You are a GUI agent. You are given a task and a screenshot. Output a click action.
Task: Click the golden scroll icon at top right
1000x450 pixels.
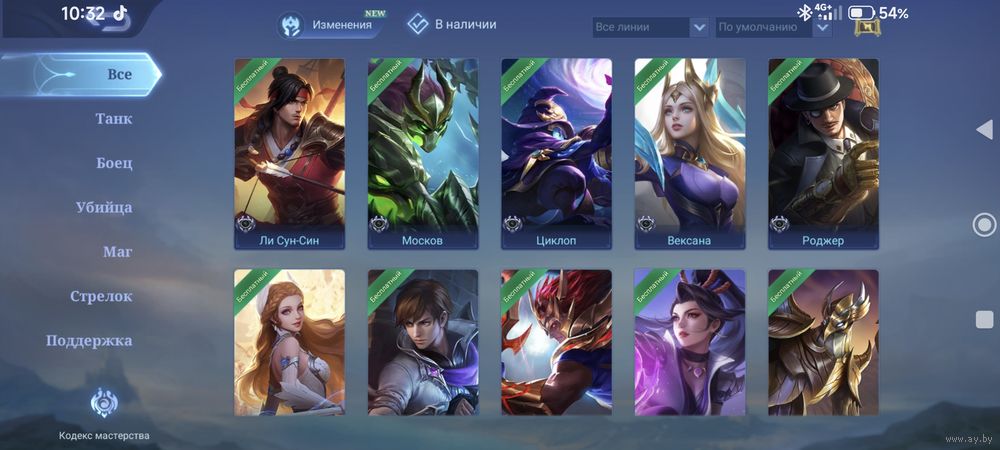click(x=867, y=24)
